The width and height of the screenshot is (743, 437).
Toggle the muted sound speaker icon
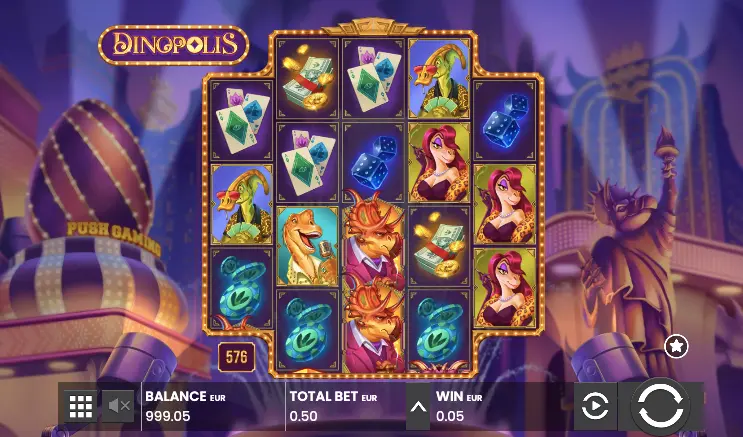[x=120, y=405]
